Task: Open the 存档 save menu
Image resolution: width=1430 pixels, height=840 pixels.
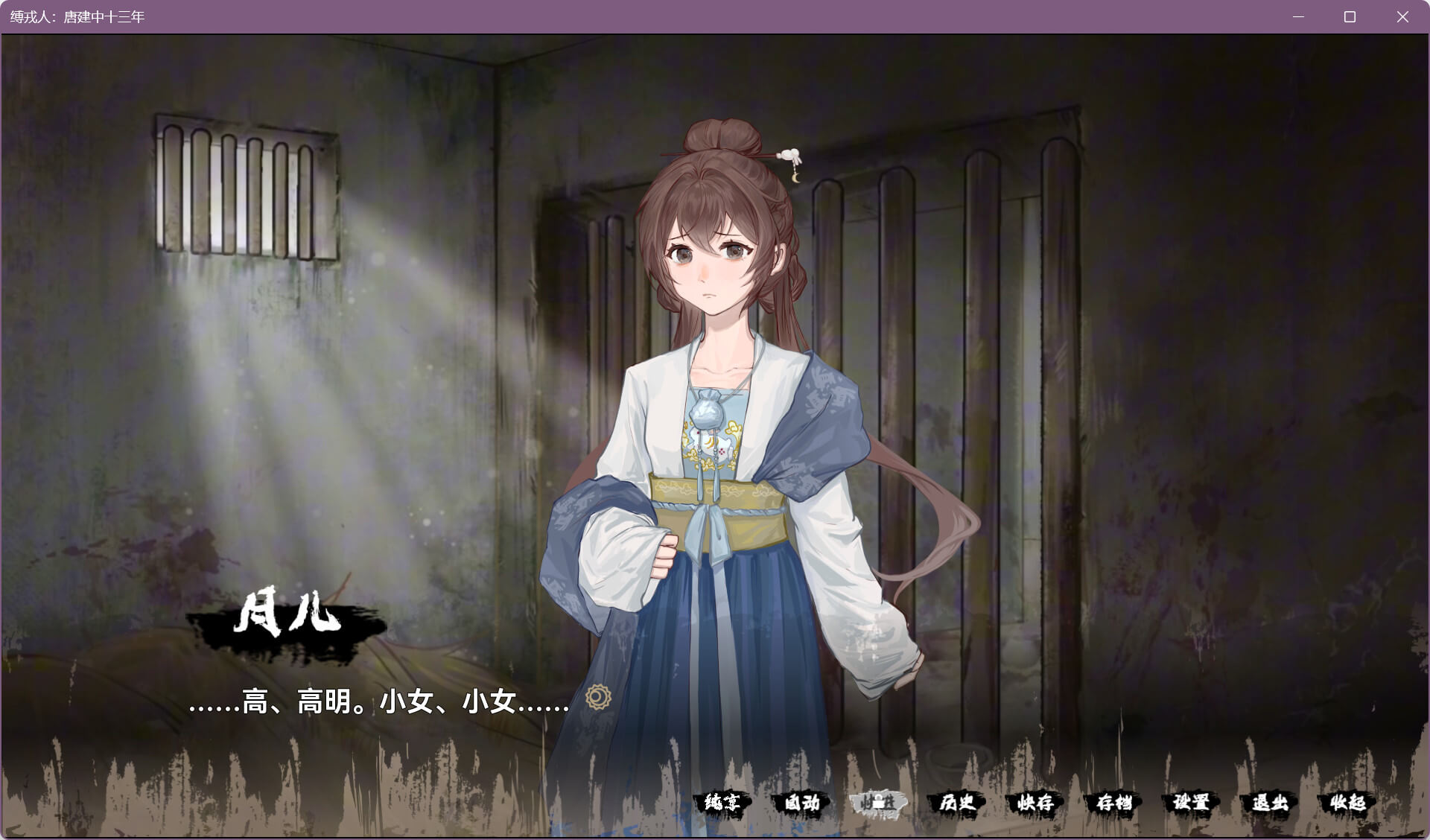Action: tap(1113, 803)
